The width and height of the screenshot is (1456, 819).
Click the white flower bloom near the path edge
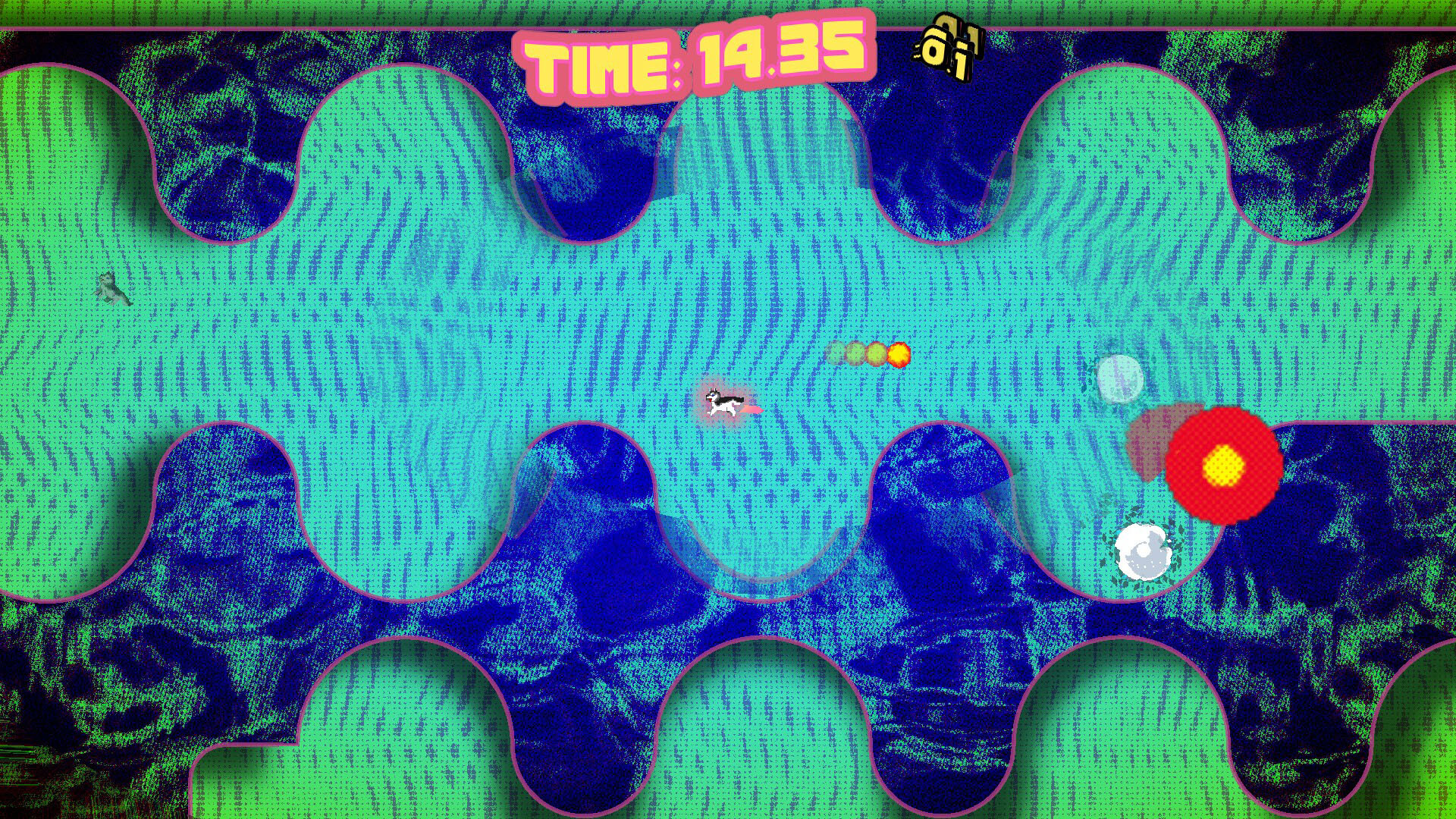[1143, 551]
